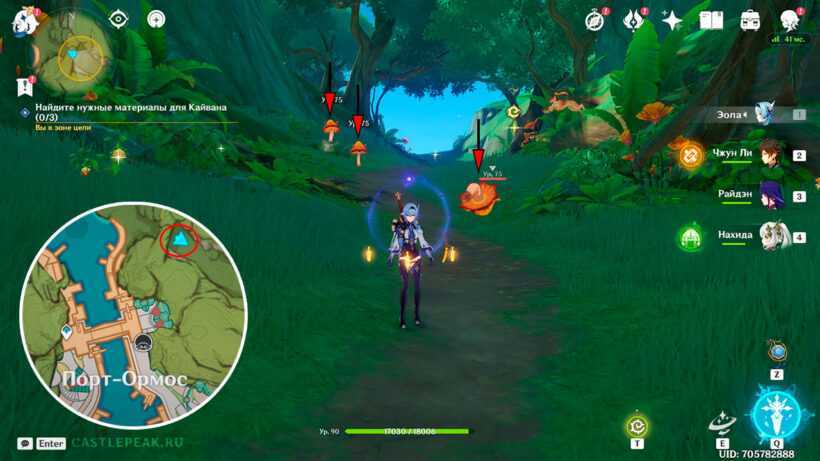
Task: Open the compass events icon
Action: pos(595,20)
